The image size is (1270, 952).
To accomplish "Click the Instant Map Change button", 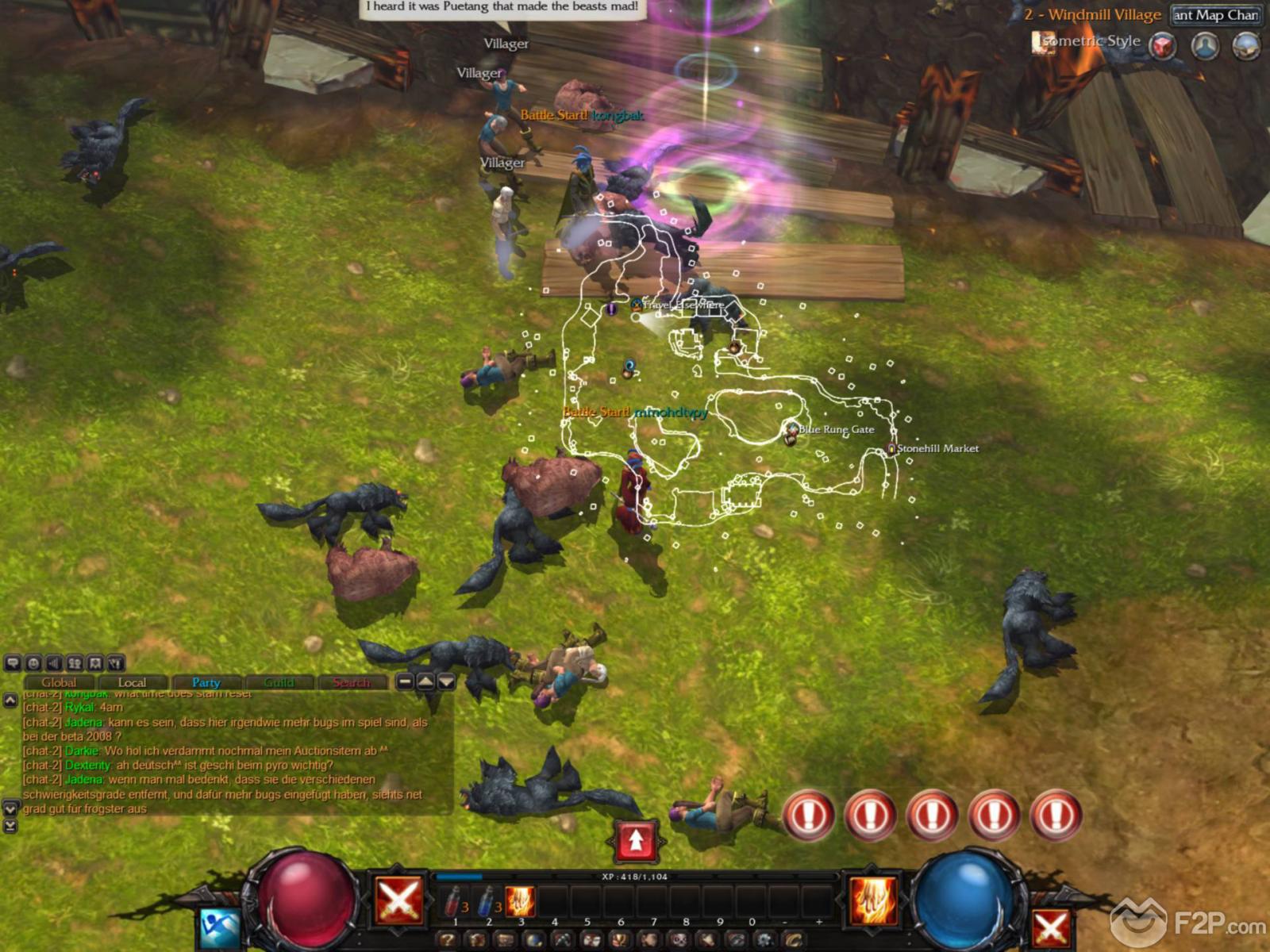I will [x=1215, y=15].
